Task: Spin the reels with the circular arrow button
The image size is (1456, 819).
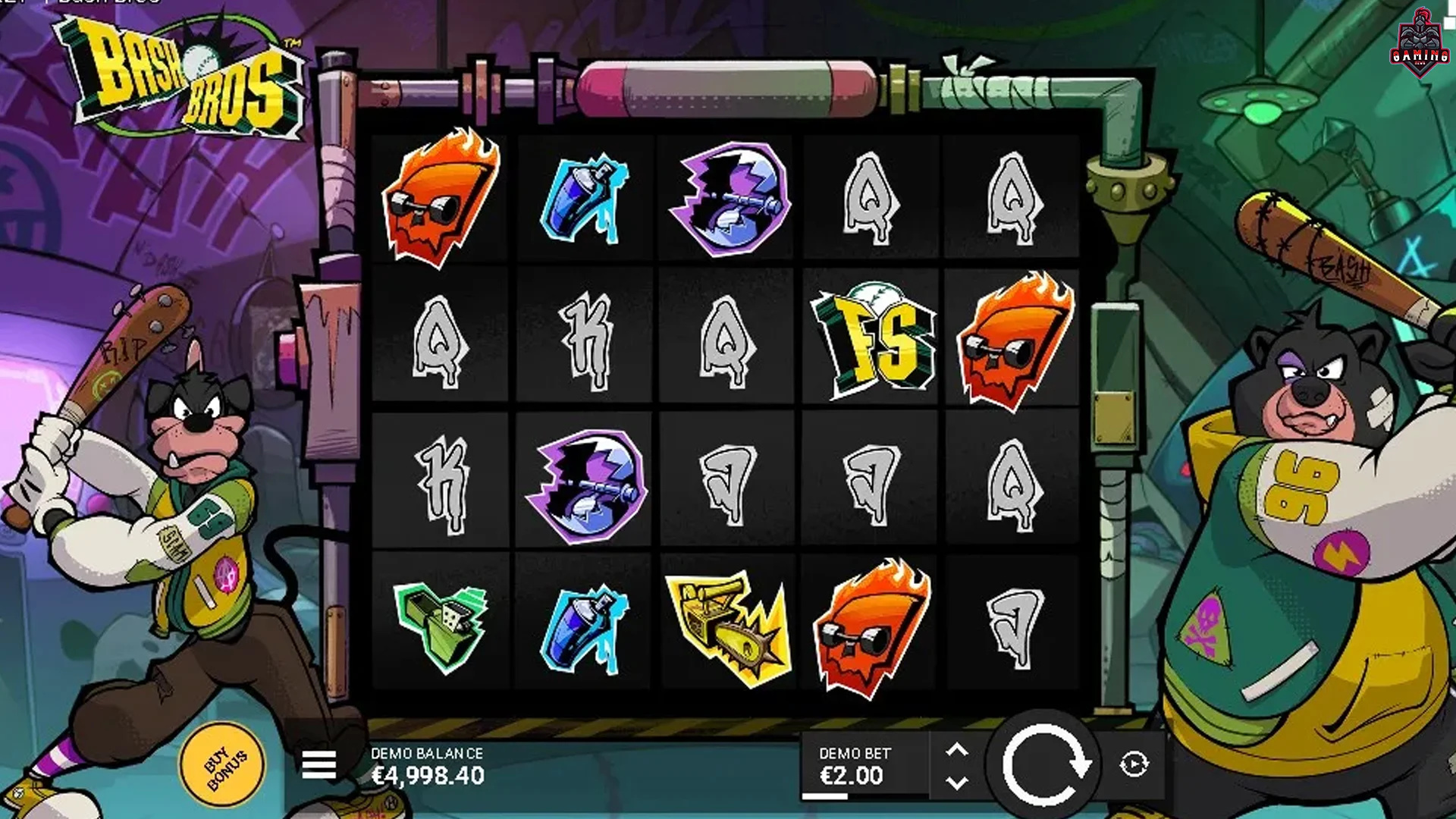Action: pyautogui.click(x=1045, y=764)
